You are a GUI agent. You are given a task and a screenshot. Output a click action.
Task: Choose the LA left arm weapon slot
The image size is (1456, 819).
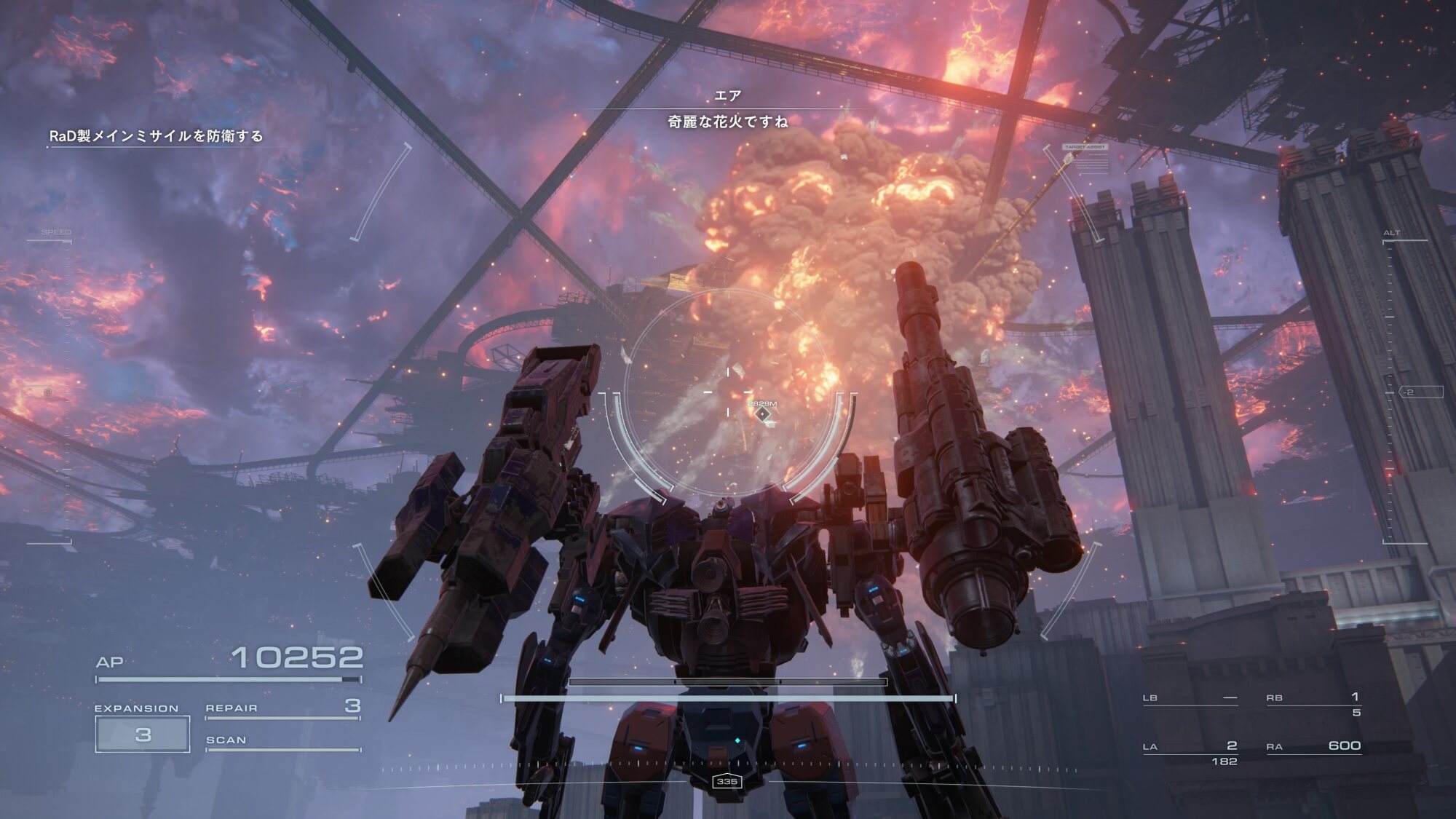(x=1190, y=747)
